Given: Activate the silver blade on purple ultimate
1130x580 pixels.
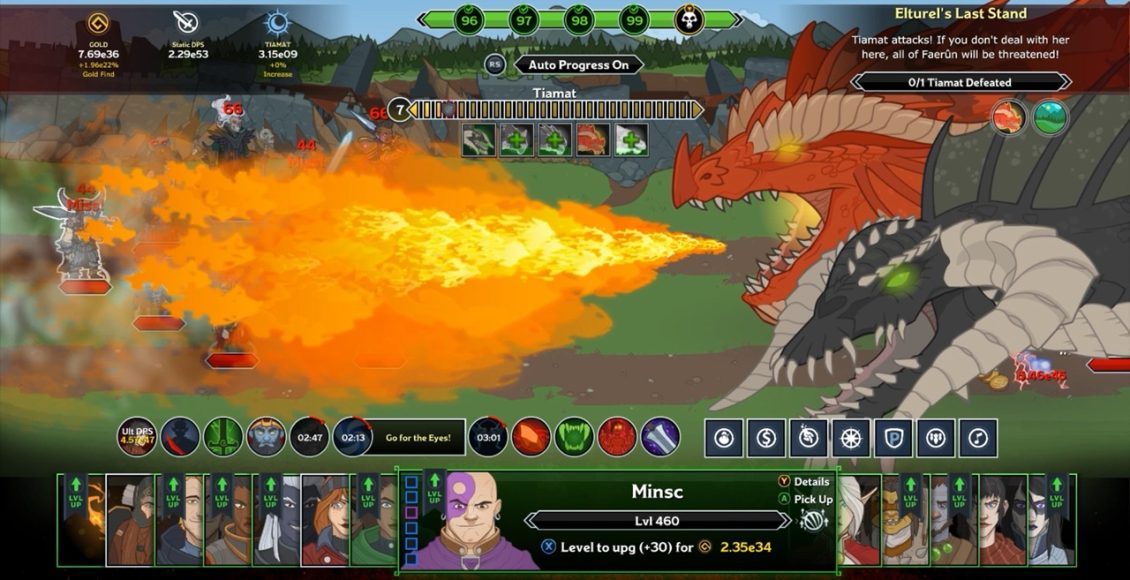Looking at the screenshot, I should [x=660, y=437].
